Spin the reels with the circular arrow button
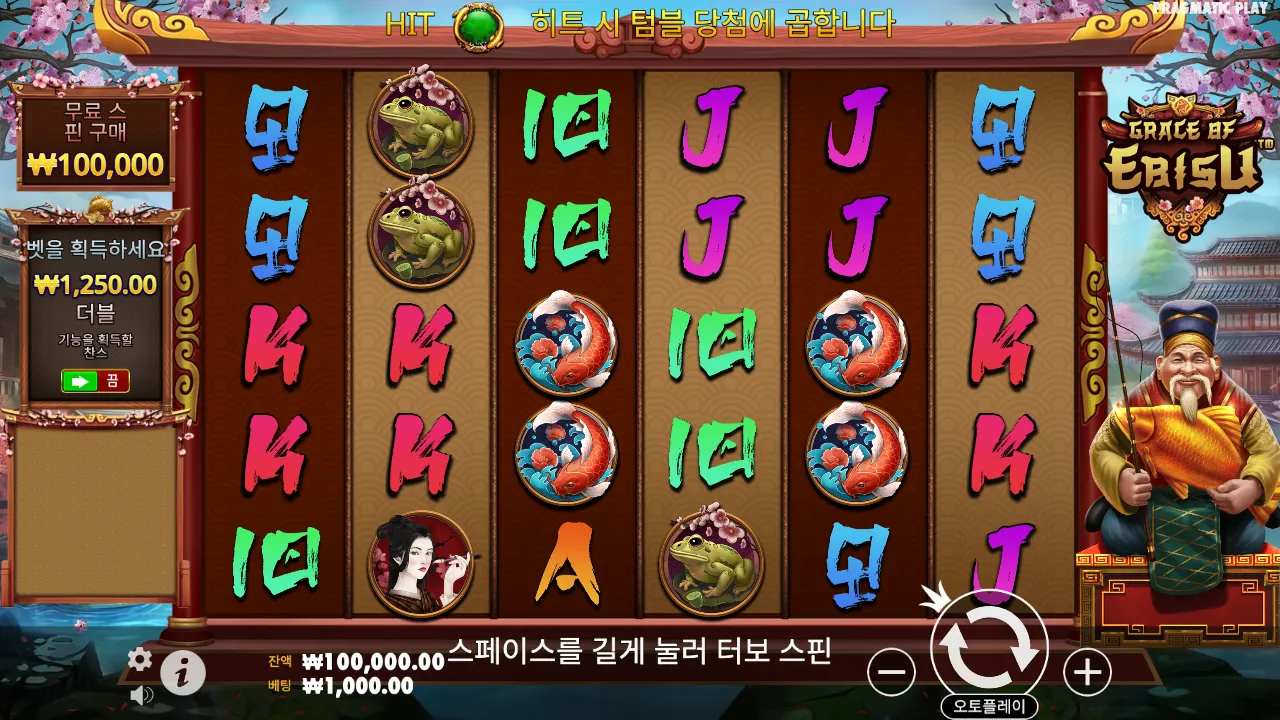1280x720 pixels. click(x=989, y=648)
